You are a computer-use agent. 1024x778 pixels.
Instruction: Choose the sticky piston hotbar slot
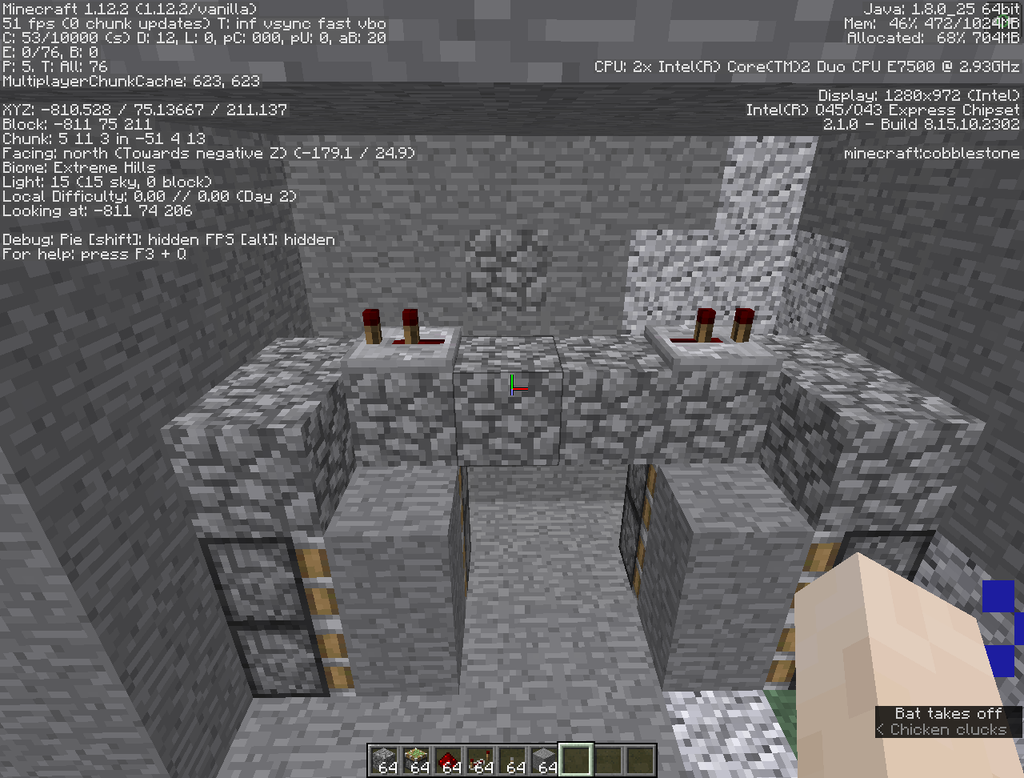tap(417, 760)
